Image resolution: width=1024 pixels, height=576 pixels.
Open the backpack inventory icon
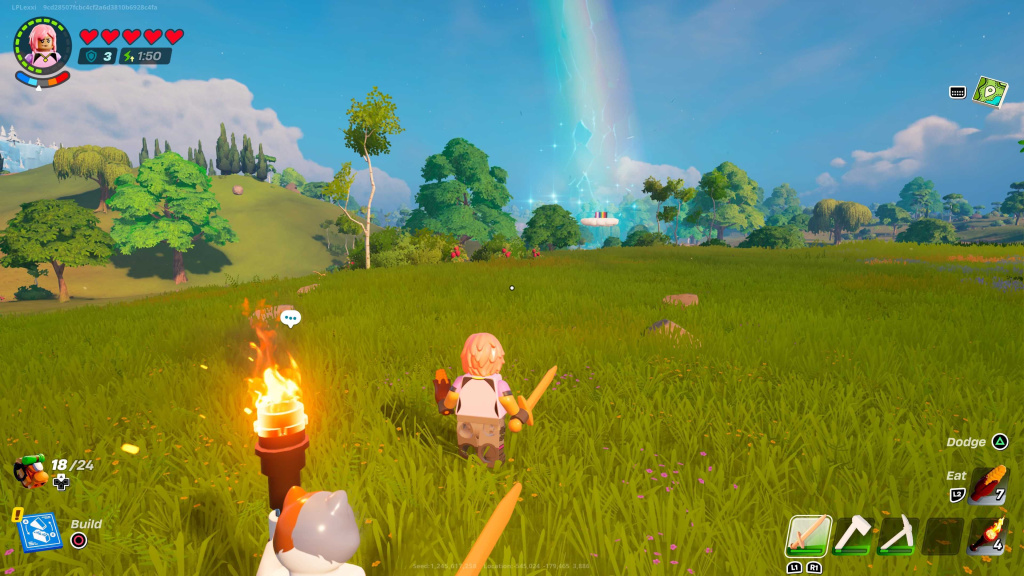click(x=31, y=469)
